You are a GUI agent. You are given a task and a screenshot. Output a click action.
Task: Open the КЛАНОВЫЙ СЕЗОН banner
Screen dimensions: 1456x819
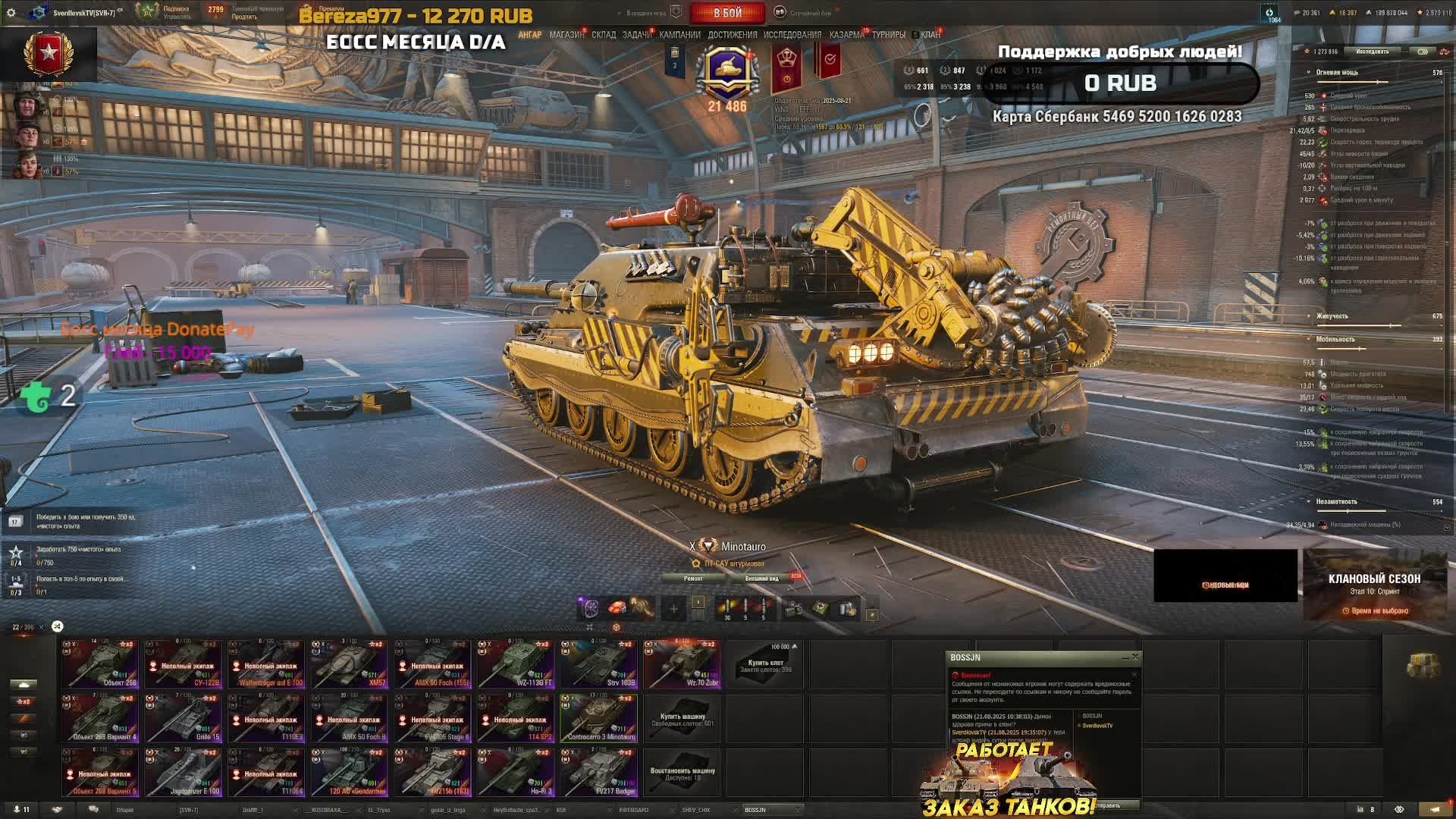click(x=1374, y=585)
